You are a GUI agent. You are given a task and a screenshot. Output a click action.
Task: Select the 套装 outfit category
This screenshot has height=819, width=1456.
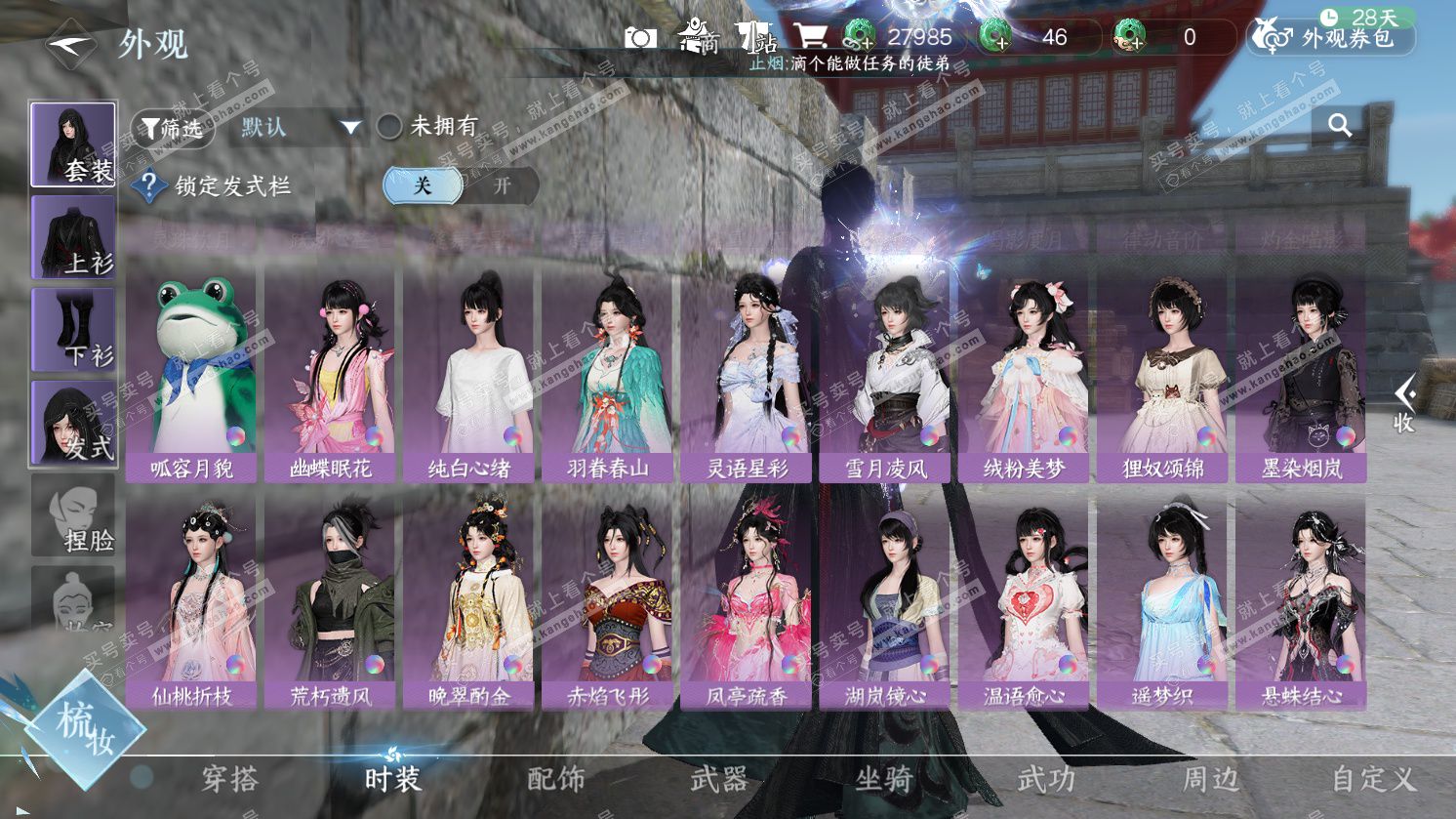pos(73,144)
